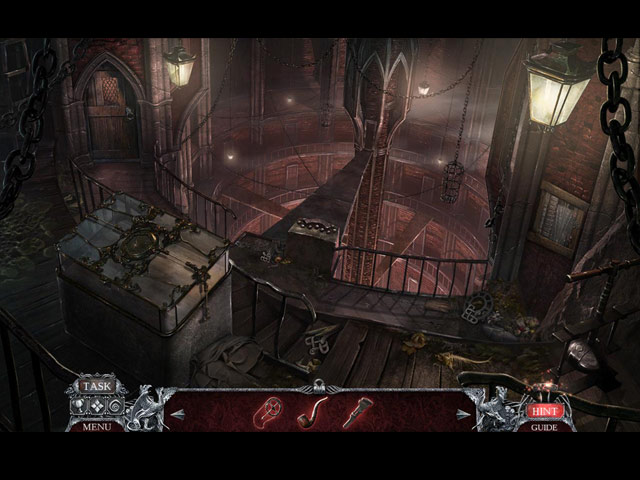Open the strategy Guide
The width and height of the screenshot is (640, 480).
544,427
